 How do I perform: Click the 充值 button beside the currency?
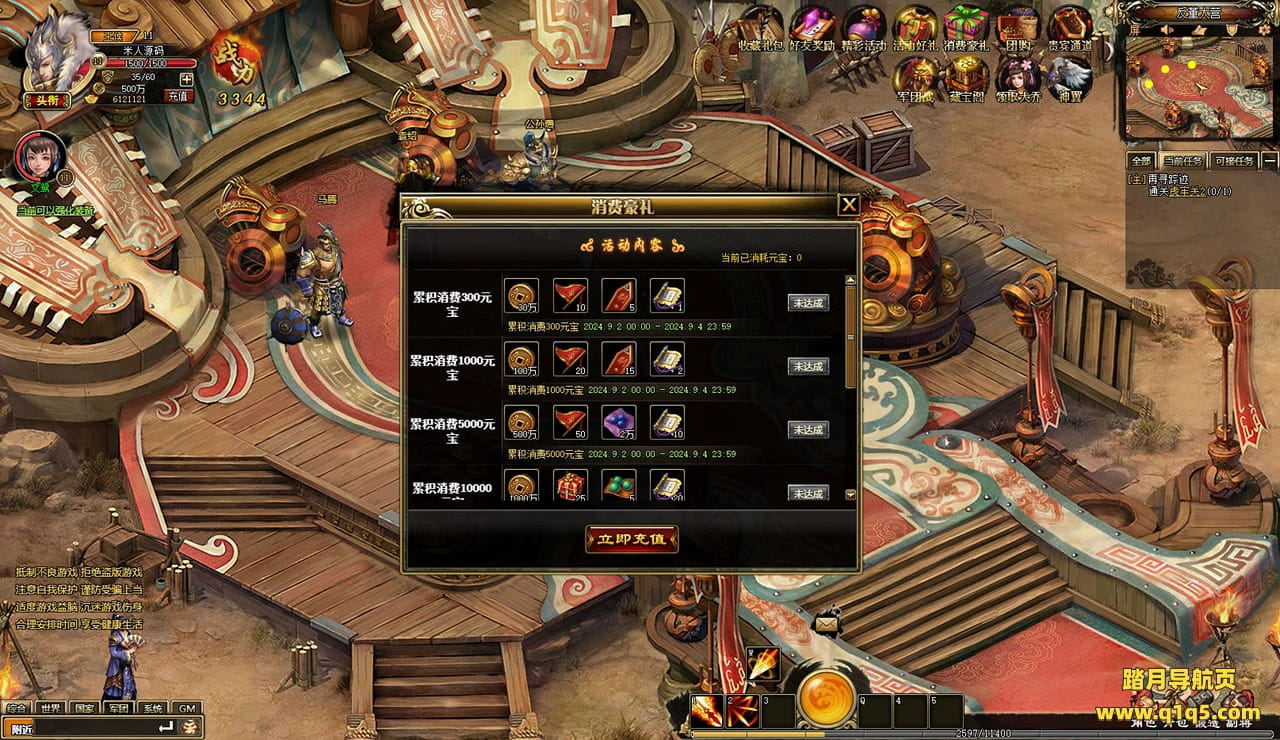(x=179, y=96)
